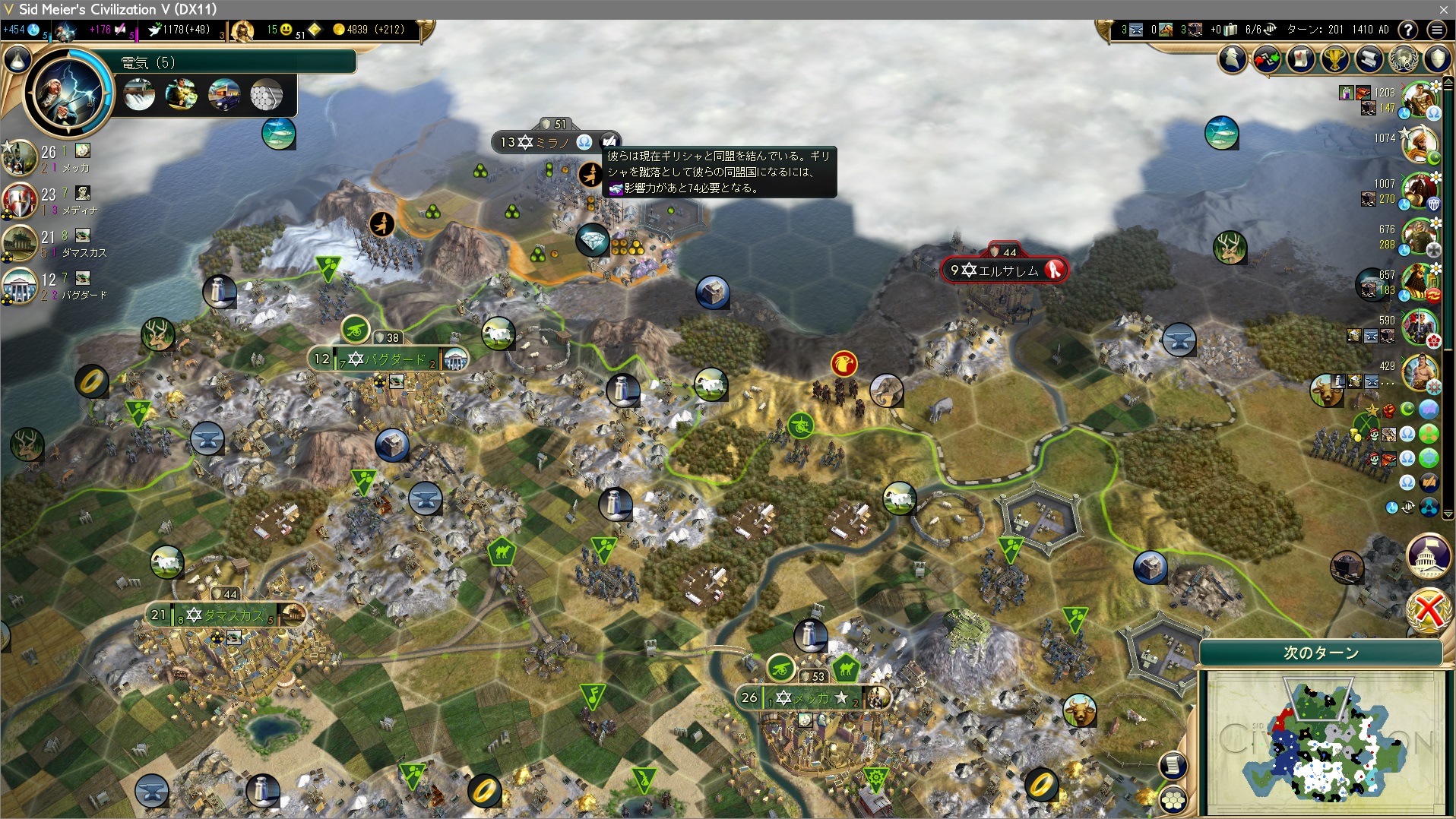The width and height of the screenshot is (1456, 819).
Task: Open the capitol building notification
Action: pyautogui.click(x=1429, y=555)
